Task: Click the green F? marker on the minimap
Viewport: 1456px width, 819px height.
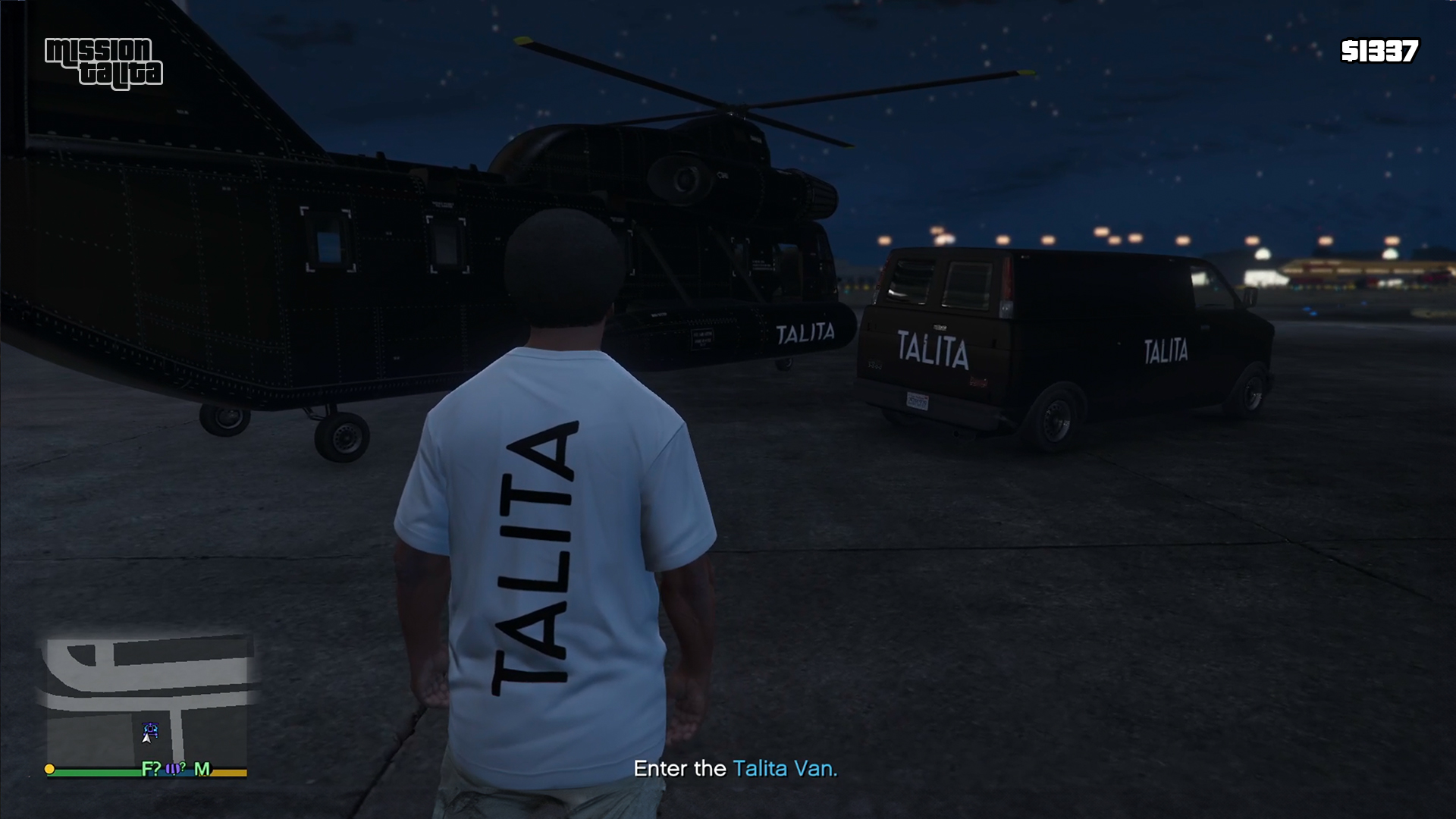Action: coord(151,769)
